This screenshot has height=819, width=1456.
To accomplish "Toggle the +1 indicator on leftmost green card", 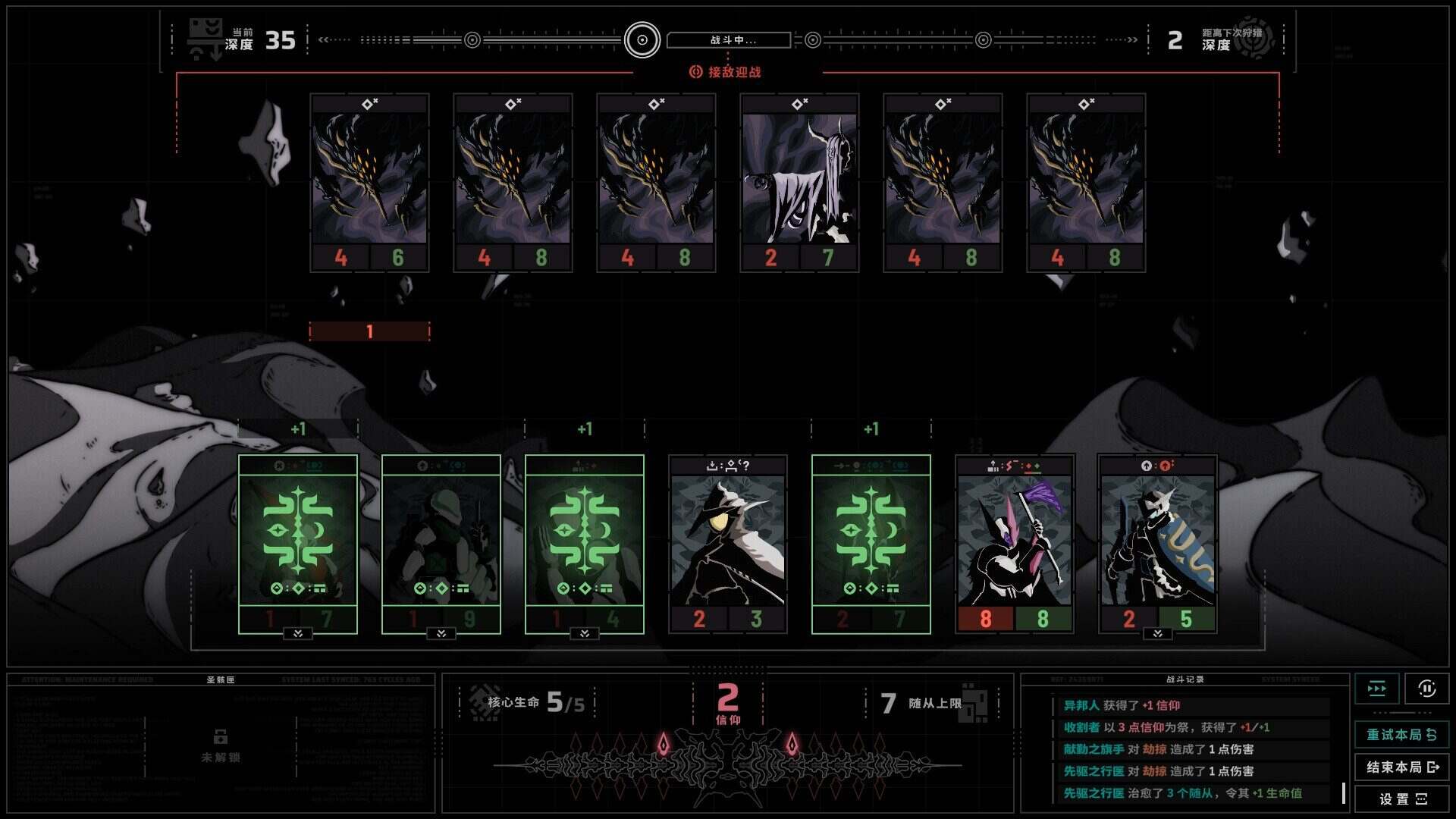I will (298, 428).
